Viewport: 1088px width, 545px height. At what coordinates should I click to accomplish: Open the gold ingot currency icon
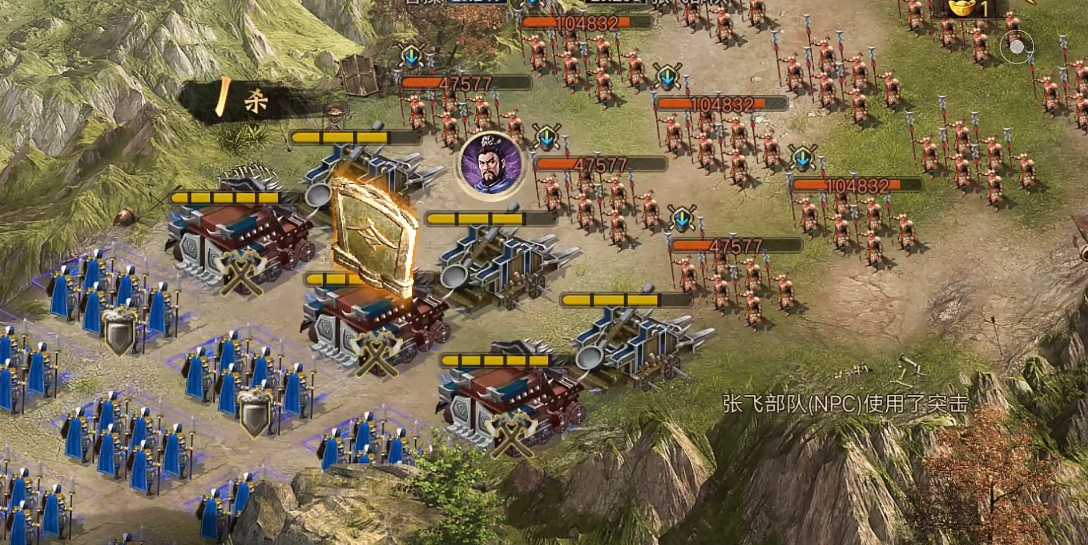click(962, 8)
